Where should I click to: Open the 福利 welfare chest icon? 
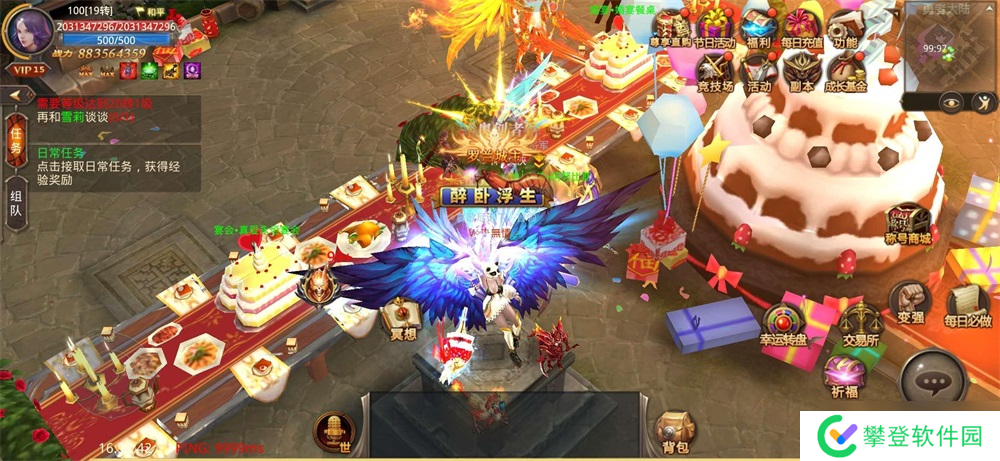click(757, 26)
